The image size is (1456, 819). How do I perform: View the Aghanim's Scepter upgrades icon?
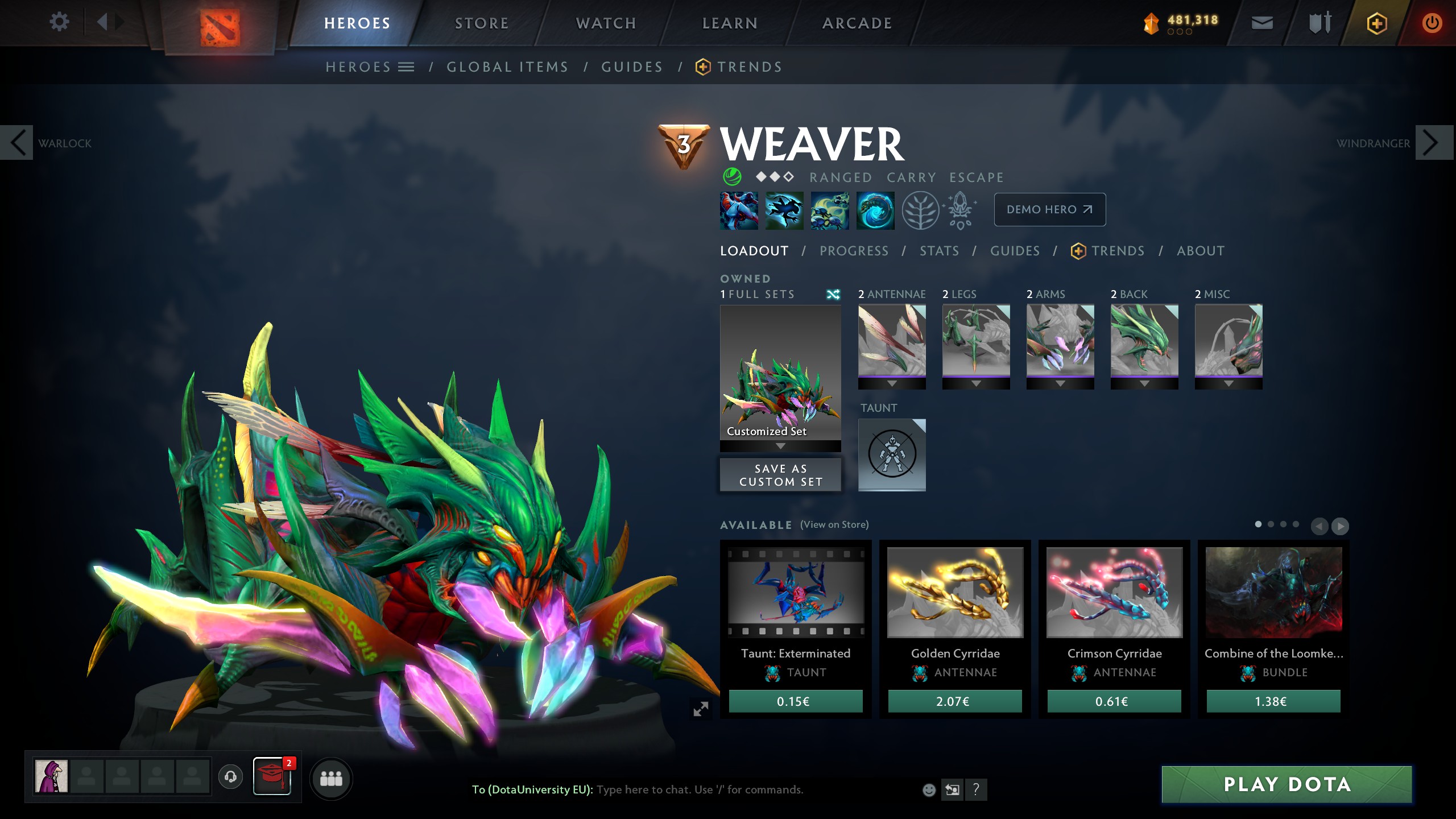tap(959, 210)
